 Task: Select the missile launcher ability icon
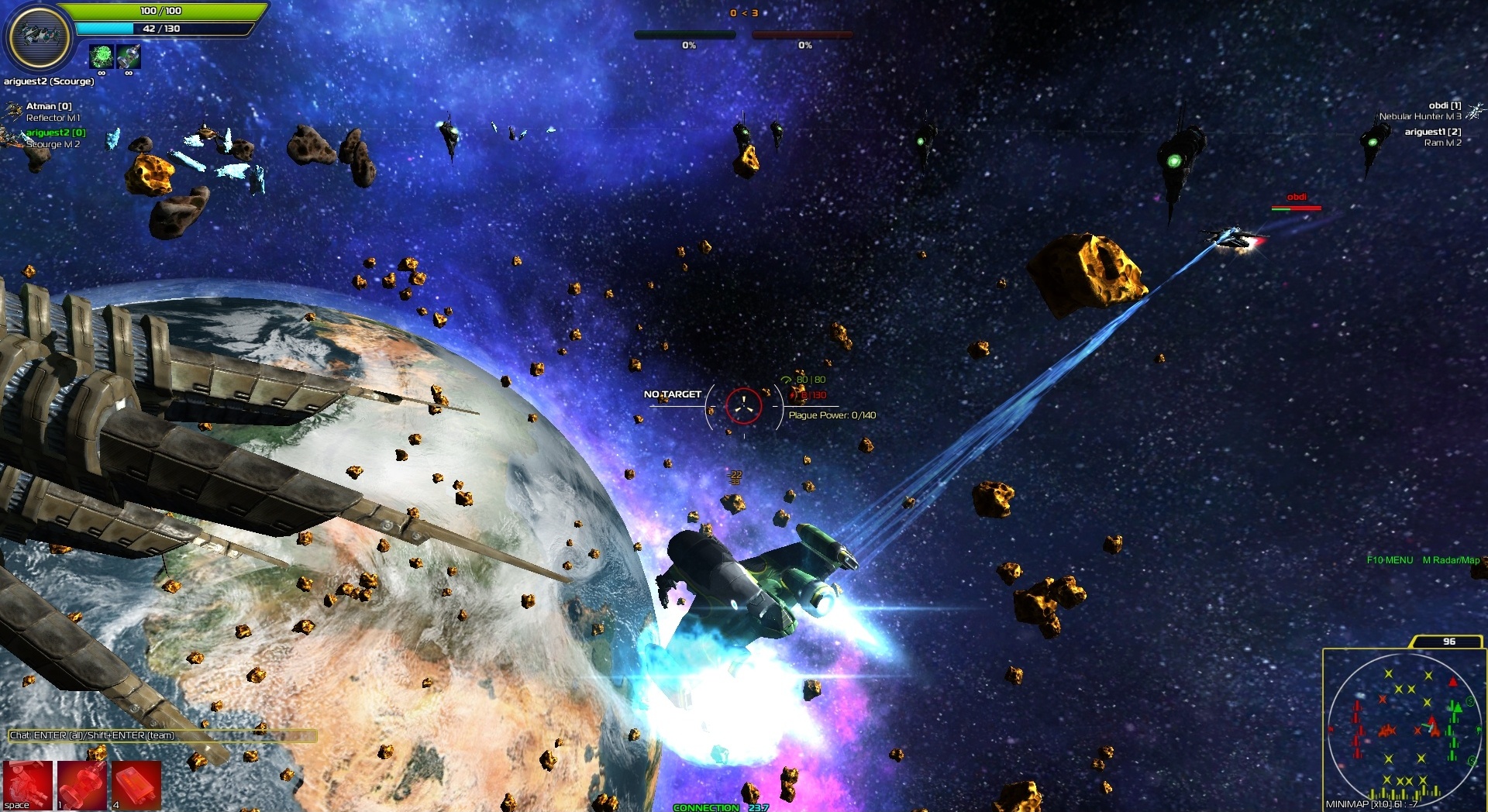tap(130, 57)
